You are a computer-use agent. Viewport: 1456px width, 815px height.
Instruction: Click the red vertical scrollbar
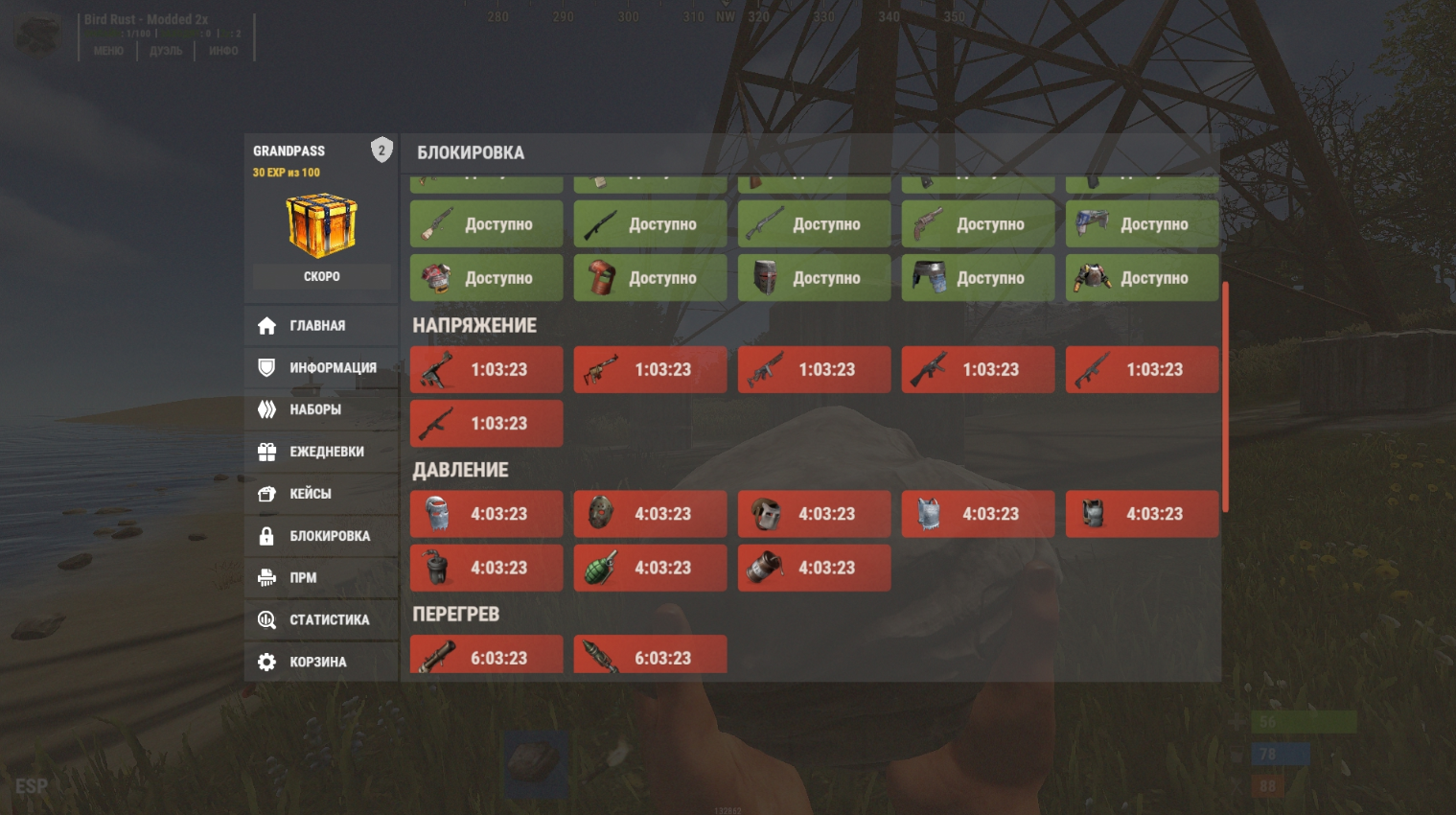coord(1225,397)
